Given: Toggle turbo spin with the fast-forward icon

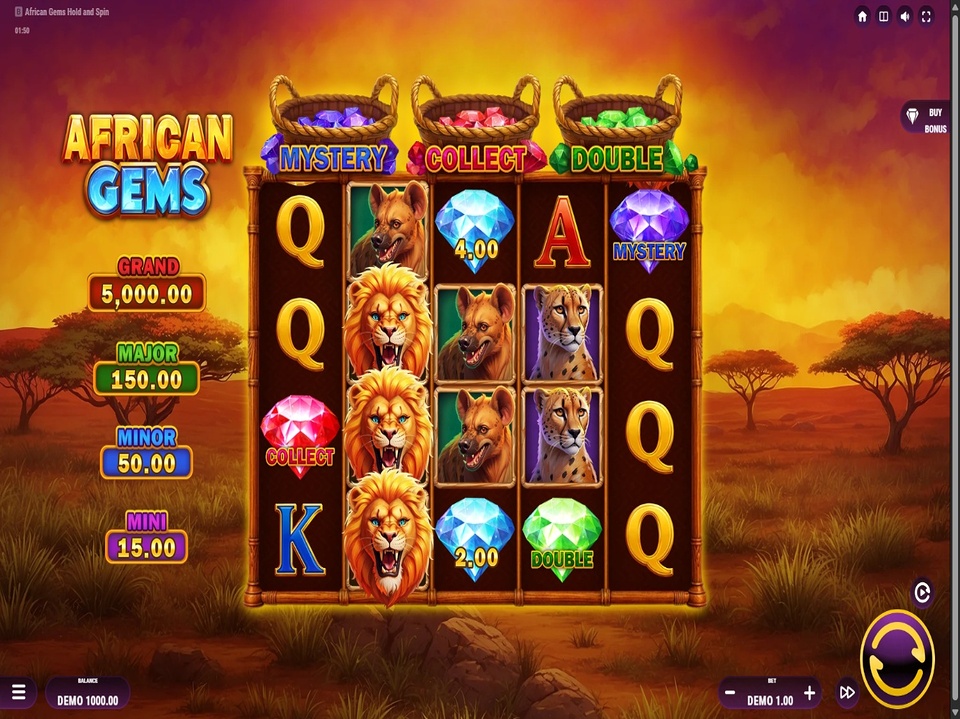Looking at the screenshot, I should pyautogui.click(x=847, y=692).
